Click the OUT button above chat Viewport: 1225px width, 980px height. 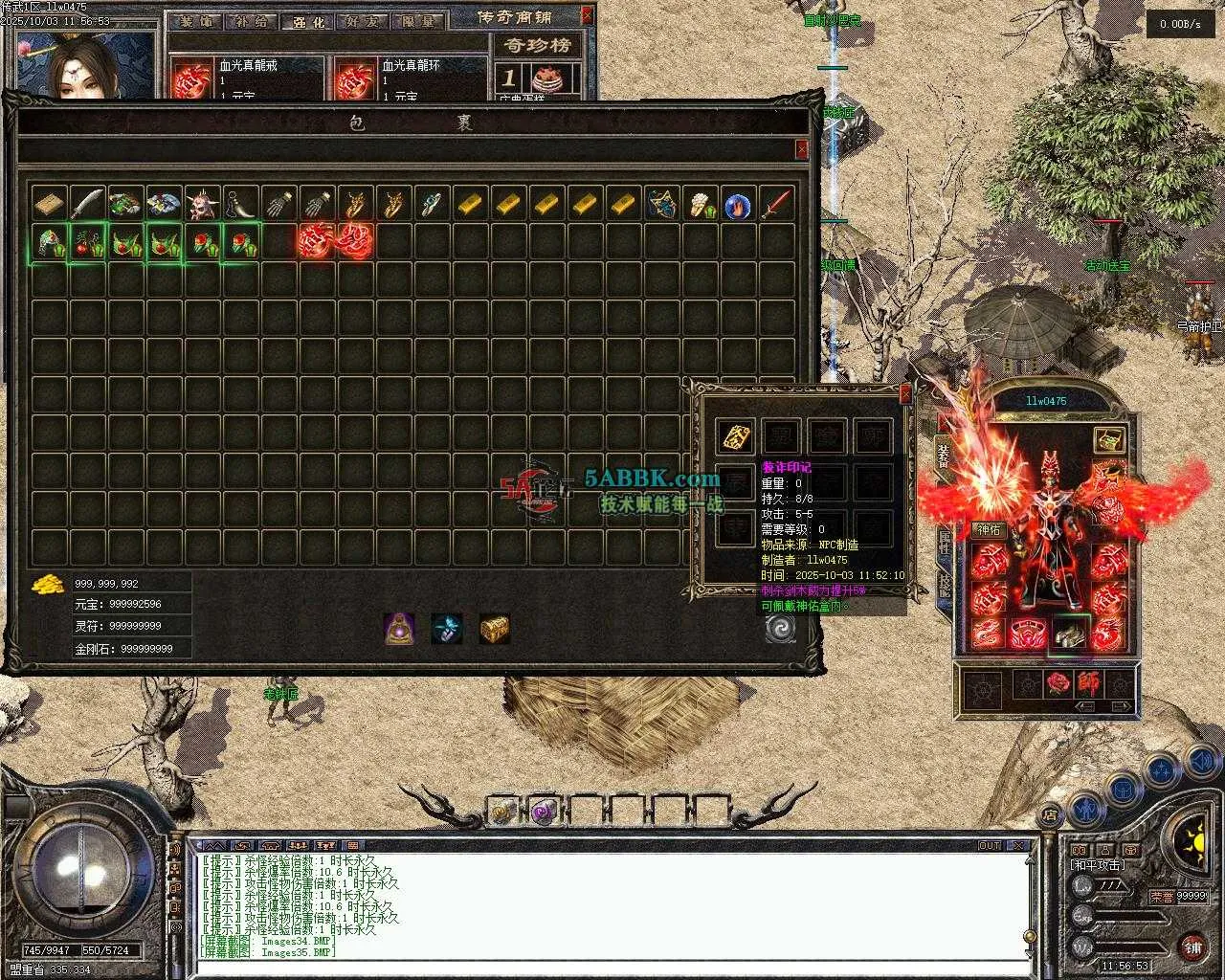click(989, 846)
